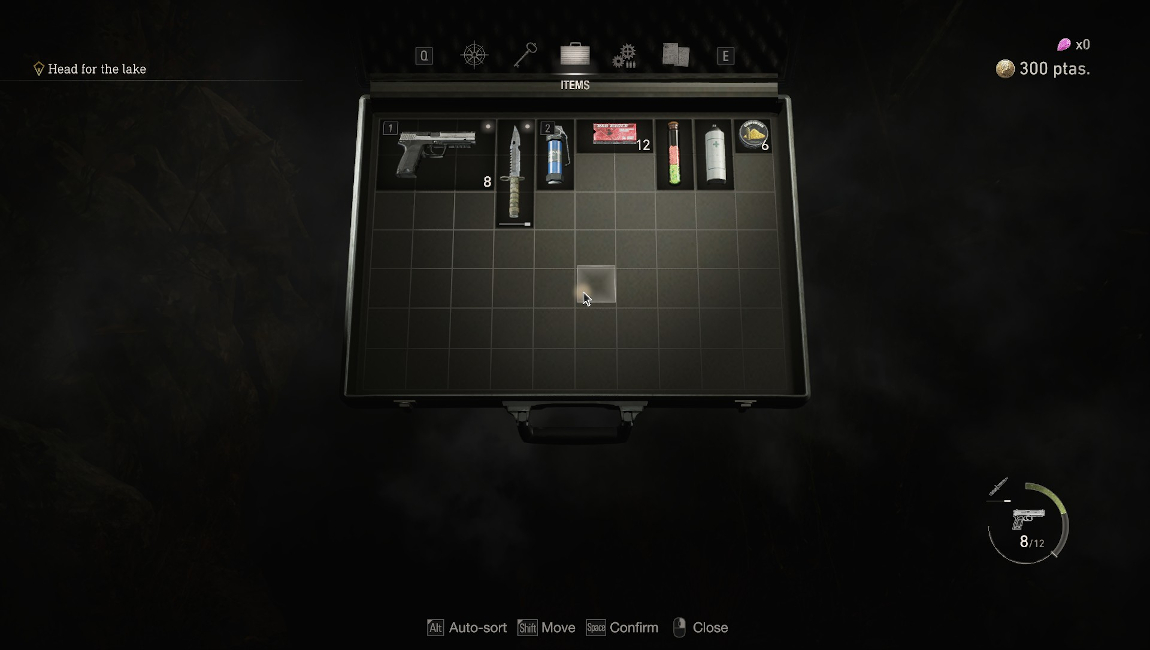Open the crafting tab with gears icon
This screenshot has width=1150, height=650.
click(625, 55)
